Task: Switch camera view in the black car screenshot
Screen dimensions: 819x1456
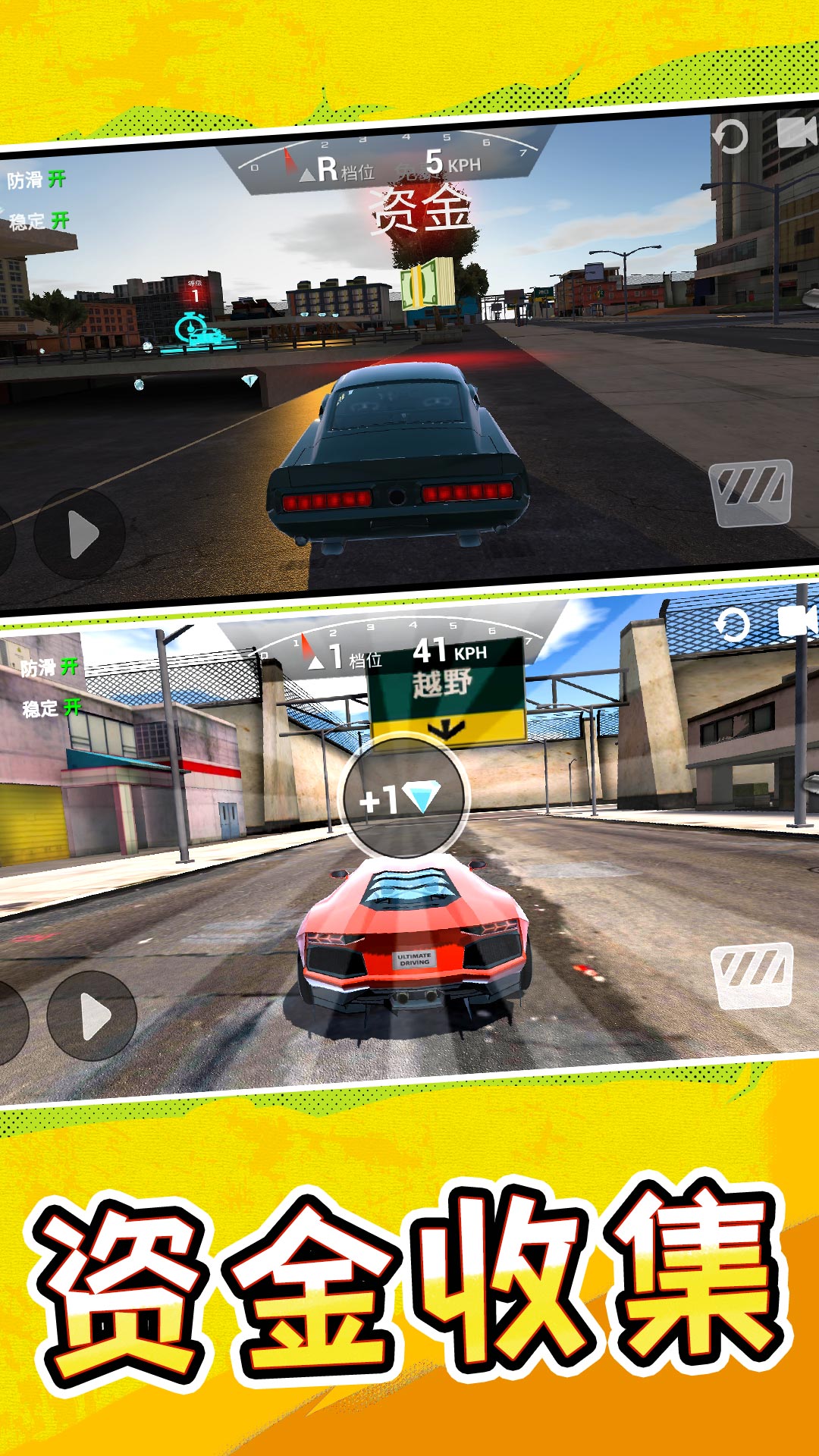Action: pyautogui.click(x=796, y=133)
